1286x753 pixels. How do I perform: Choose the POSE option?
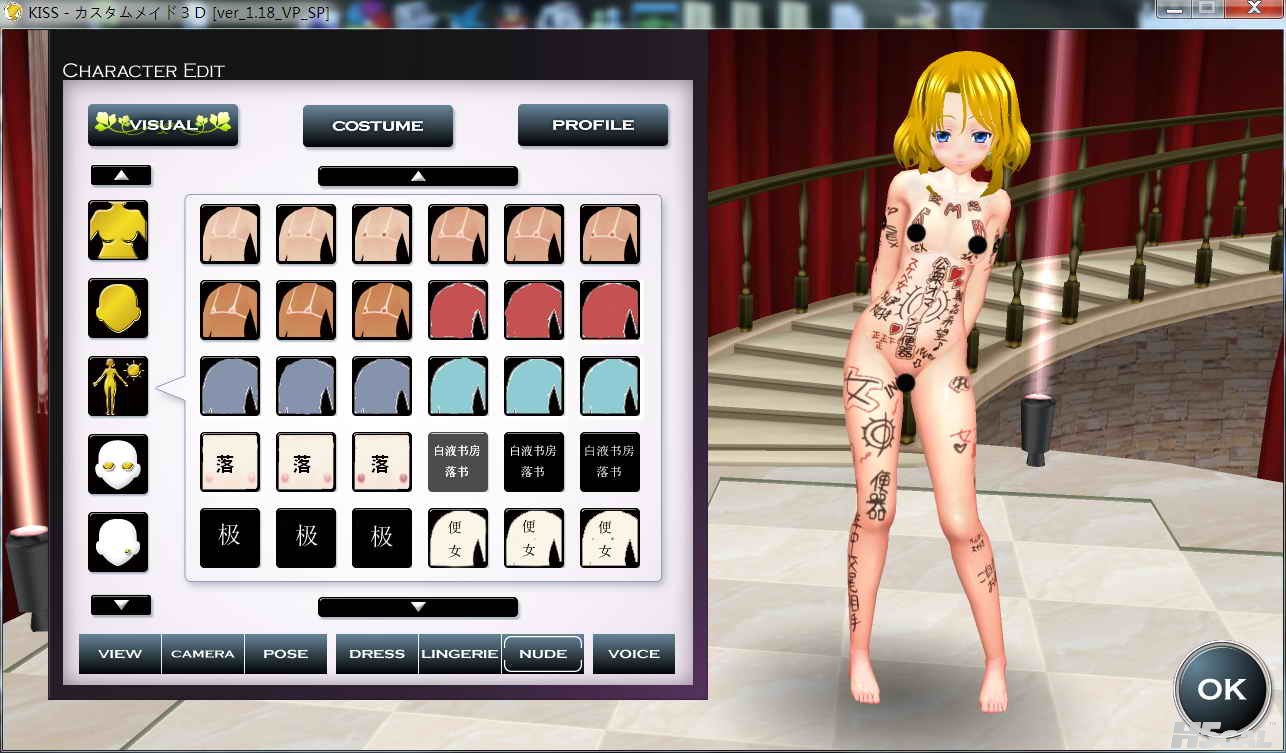pyautogui.click(x=286, y=654)
